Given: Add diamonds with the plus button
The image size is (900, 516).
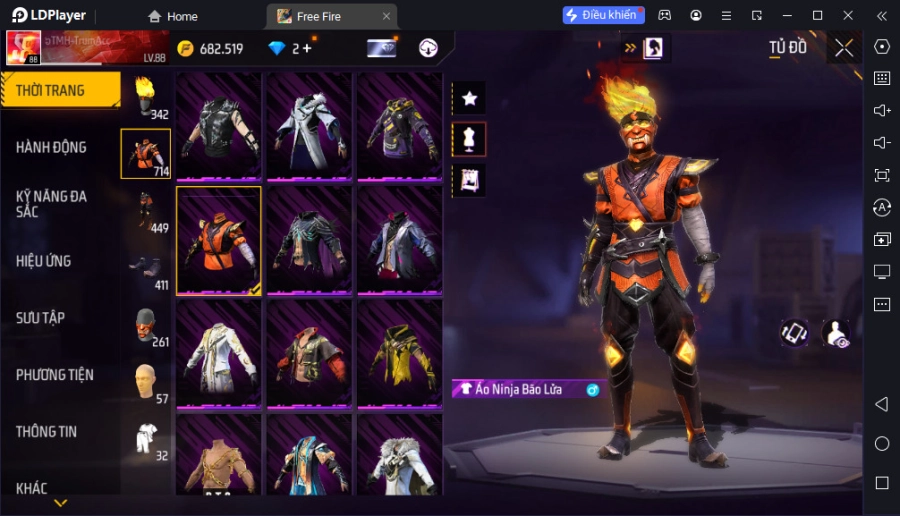Looking at the screenshot, I should click(x=306, y=48).
